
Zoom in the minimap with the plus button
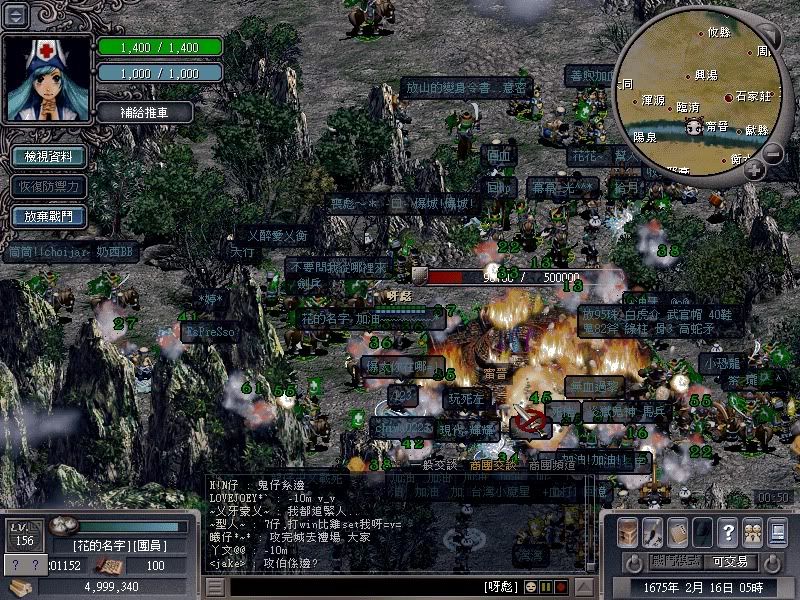[x=755, y=170]
